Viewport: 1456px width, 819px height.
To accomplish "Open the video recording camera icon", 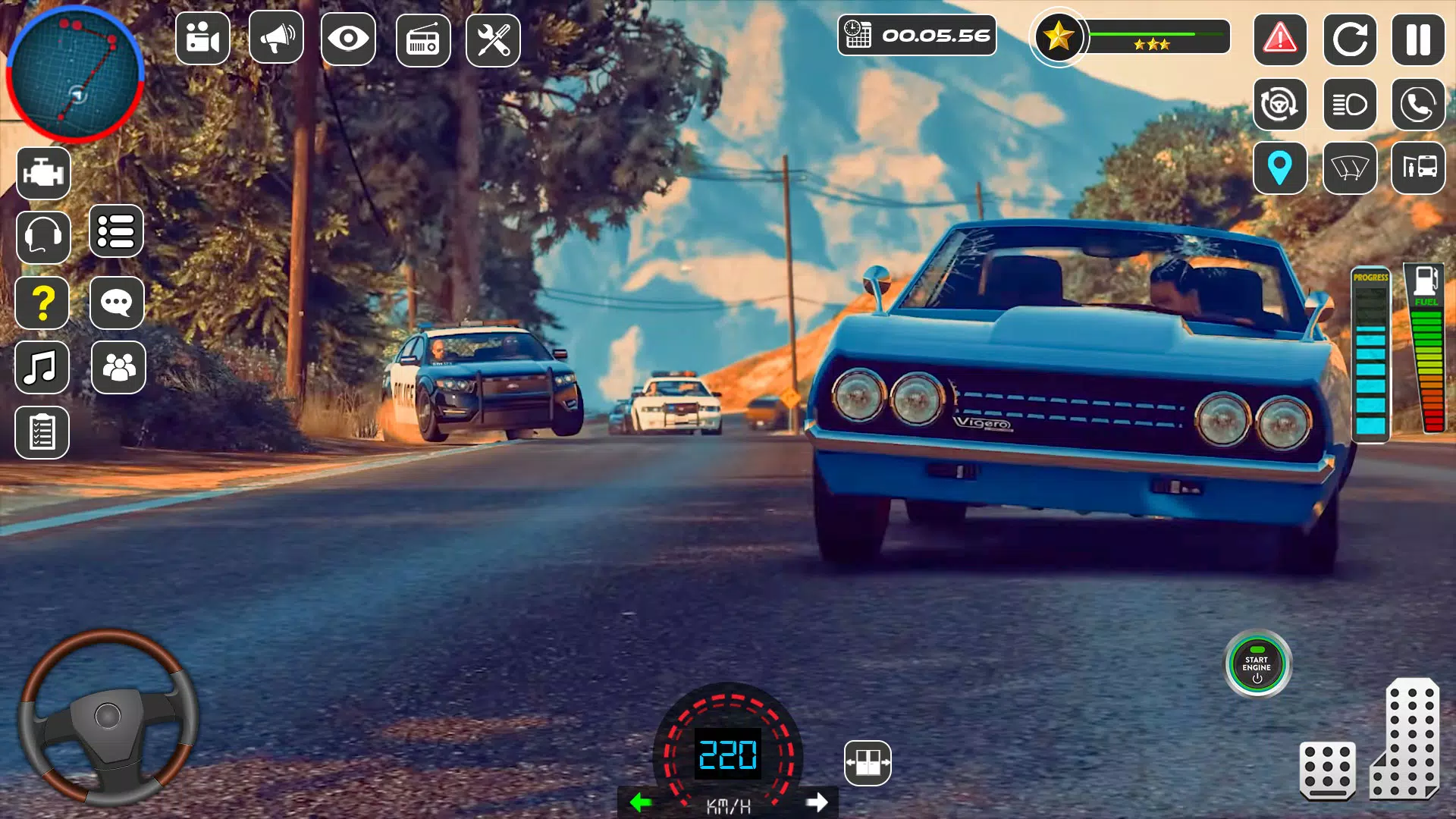I will [x=202, y=37].
